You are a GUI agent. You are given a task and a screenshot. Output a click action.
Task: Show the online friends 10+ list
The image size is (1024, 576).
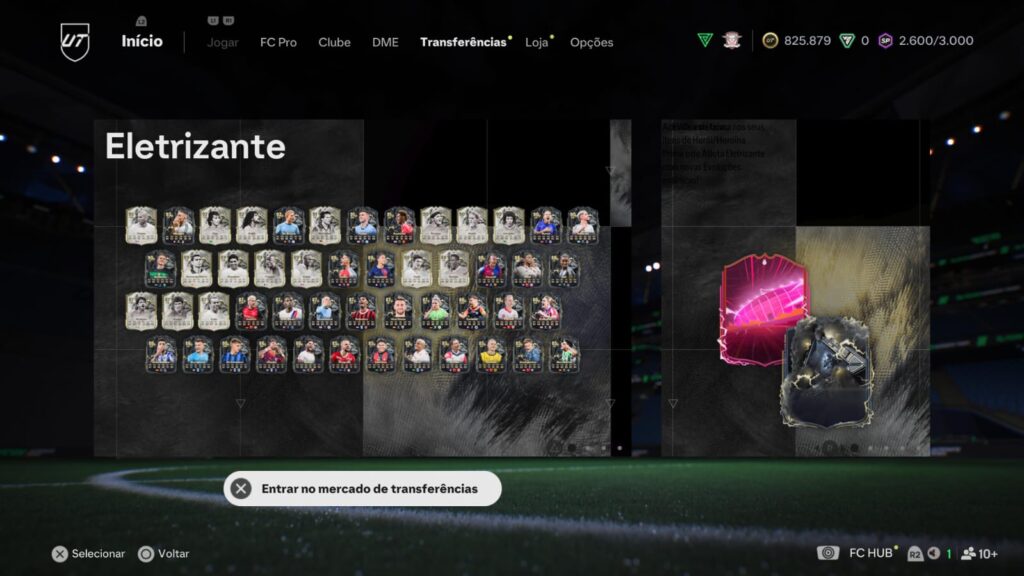click(979, 553)
